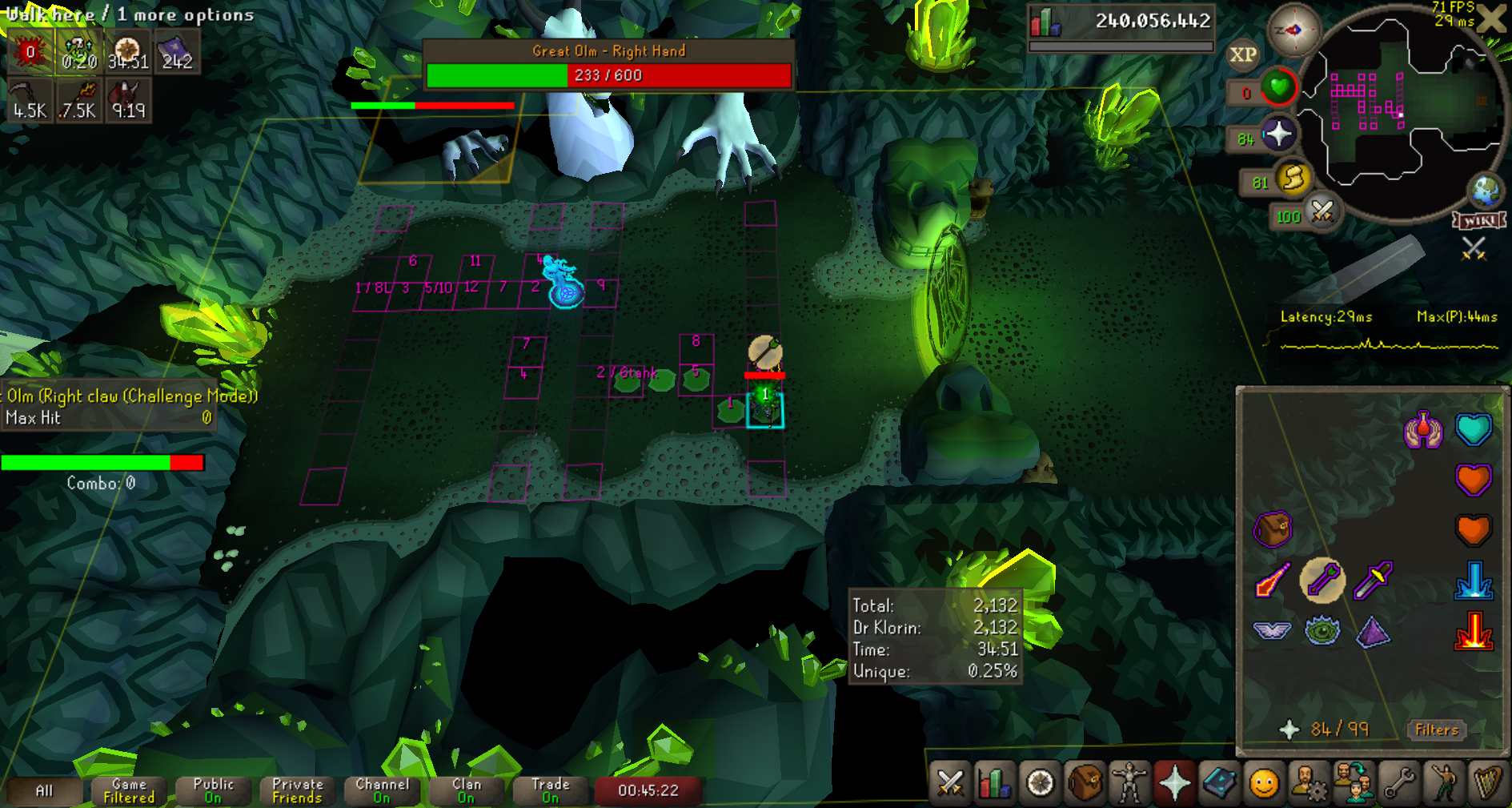Open the prayer Filters button
This screenshot has height=808, width=1512.
[x=1437, y=730]
